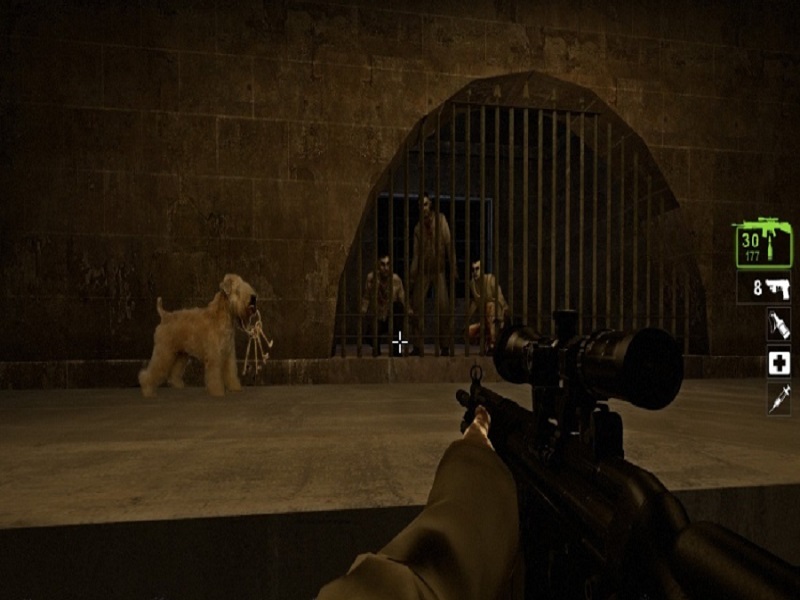This screenshot has height=600, width=800.
Task: Choose the adrenaline syringe slot
Action: click(778, 398)
